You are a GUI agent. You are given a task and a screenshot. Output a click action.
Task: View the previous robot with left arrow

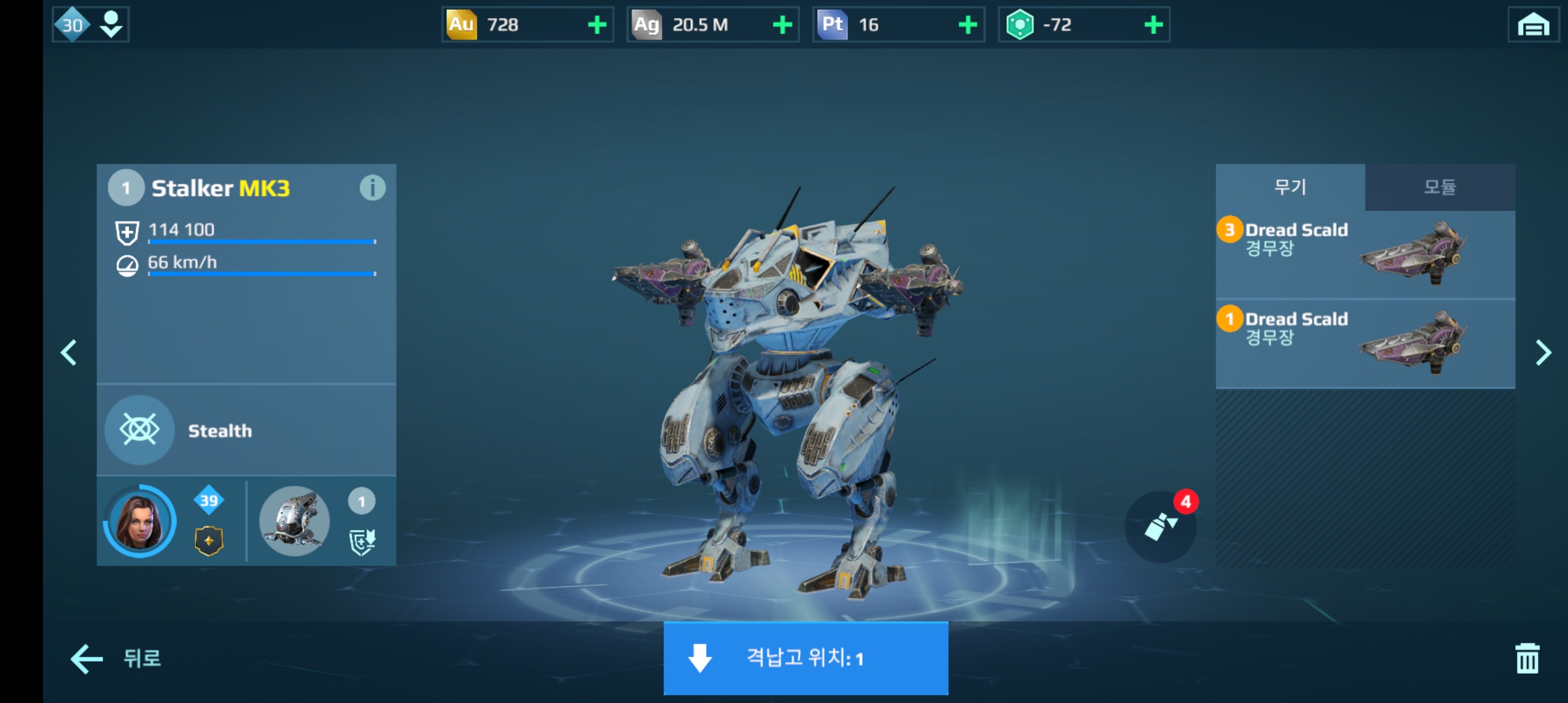tap(69, 353)
